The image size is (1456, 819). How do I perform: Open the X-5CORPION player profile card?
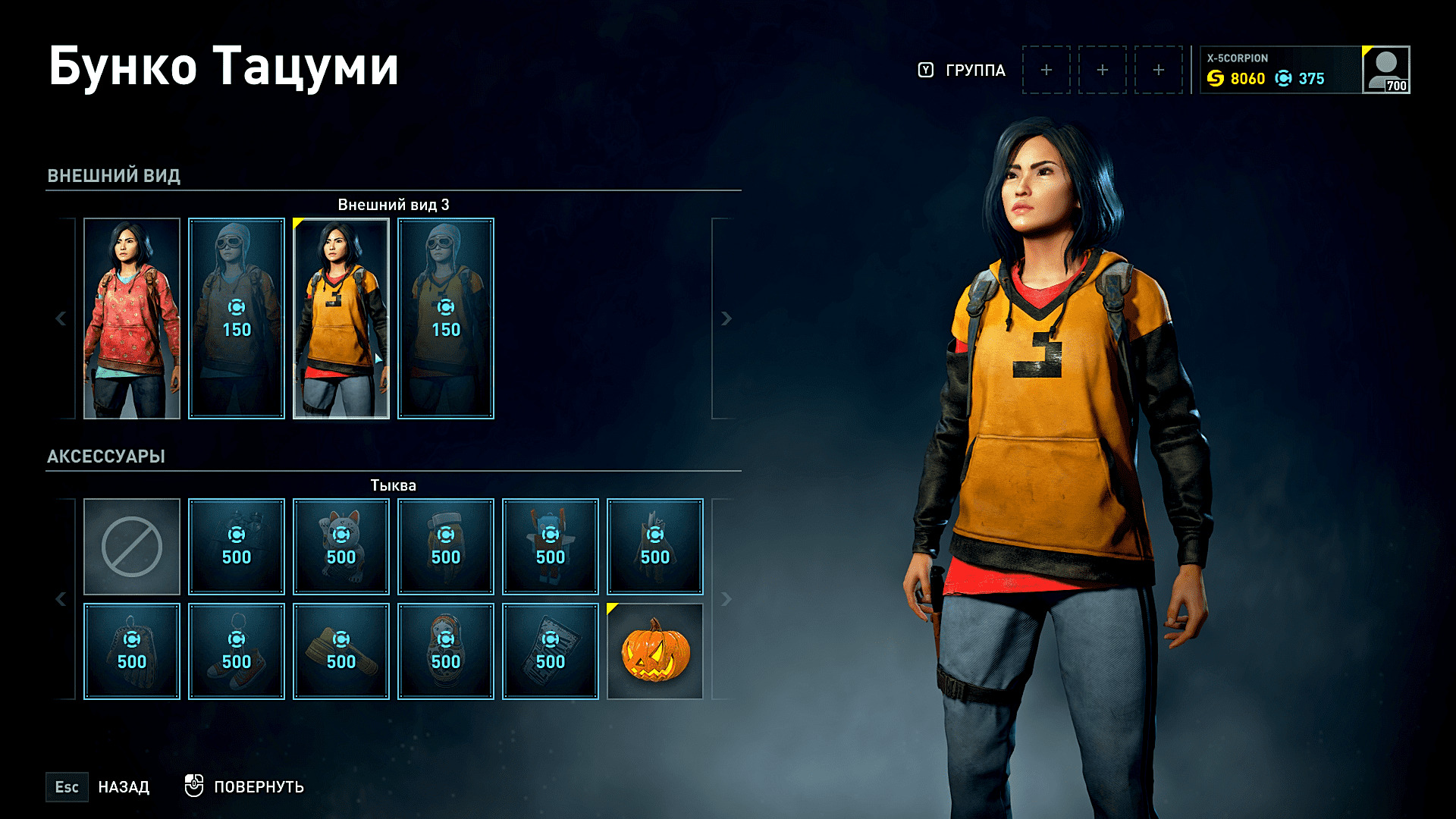(1304, 70)
